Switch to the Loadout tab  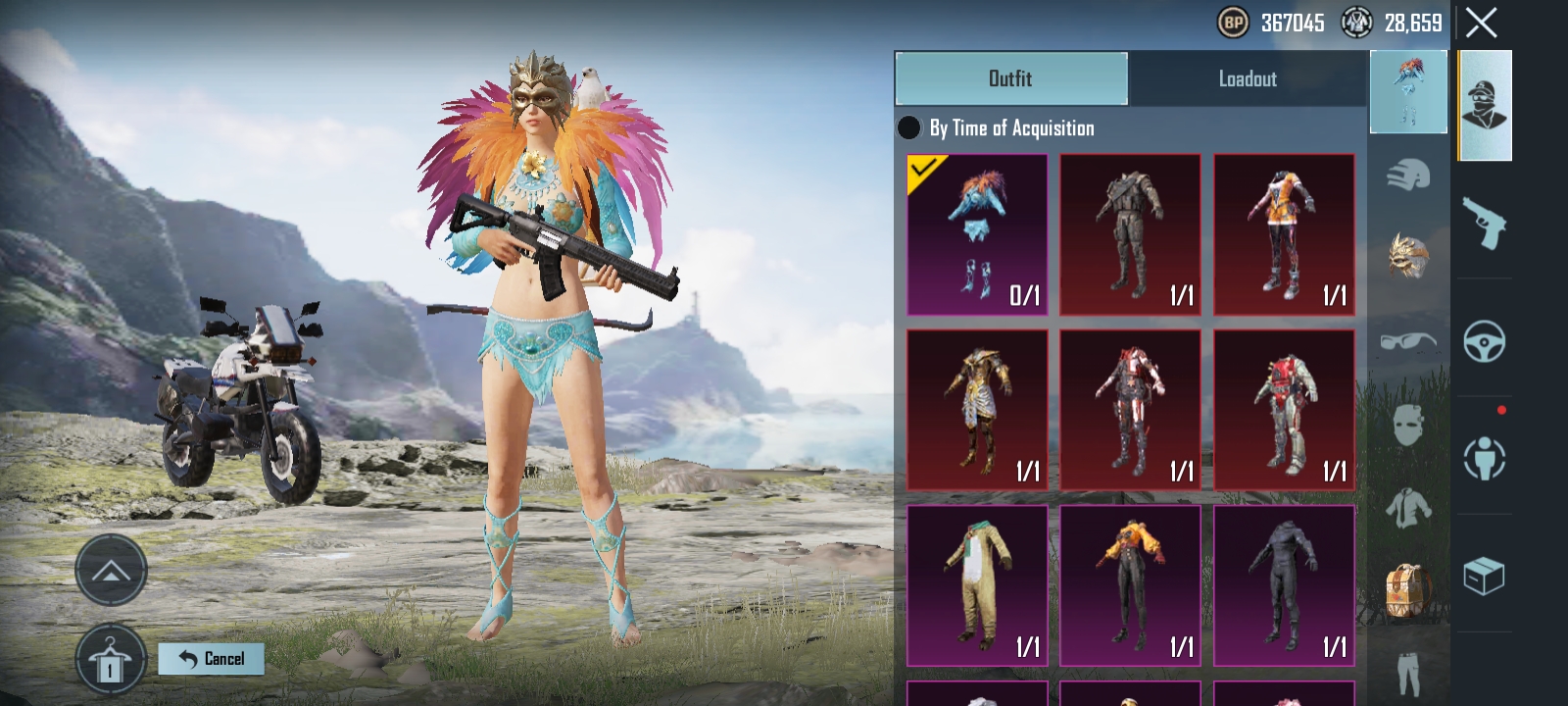click(1247, 78)
